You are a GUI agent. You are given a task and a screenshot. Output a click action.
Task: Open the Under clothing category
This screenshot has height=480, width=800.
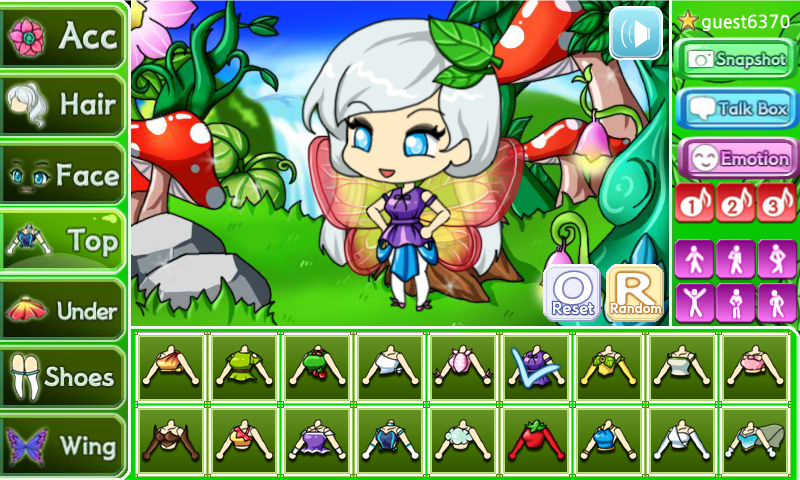click(x=63, y=310)
